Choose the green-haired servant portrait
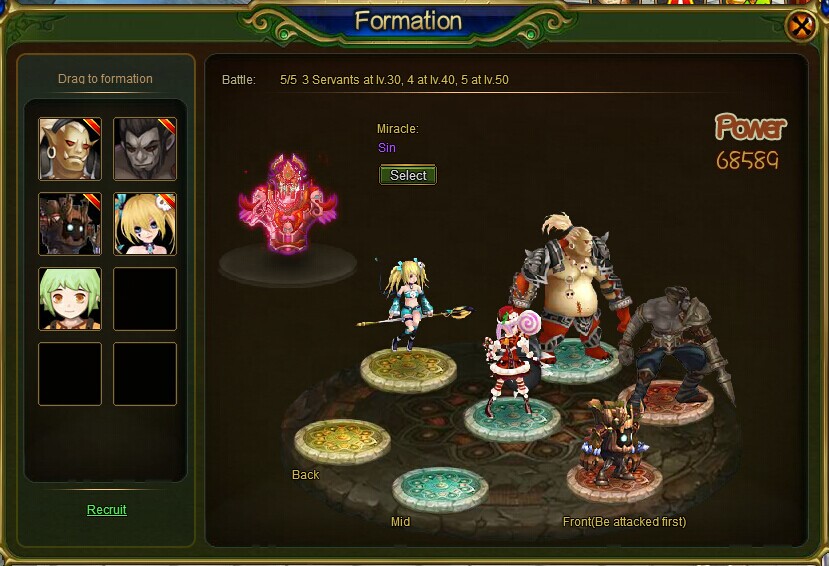829x566 pixels. (x=70, y=299)
